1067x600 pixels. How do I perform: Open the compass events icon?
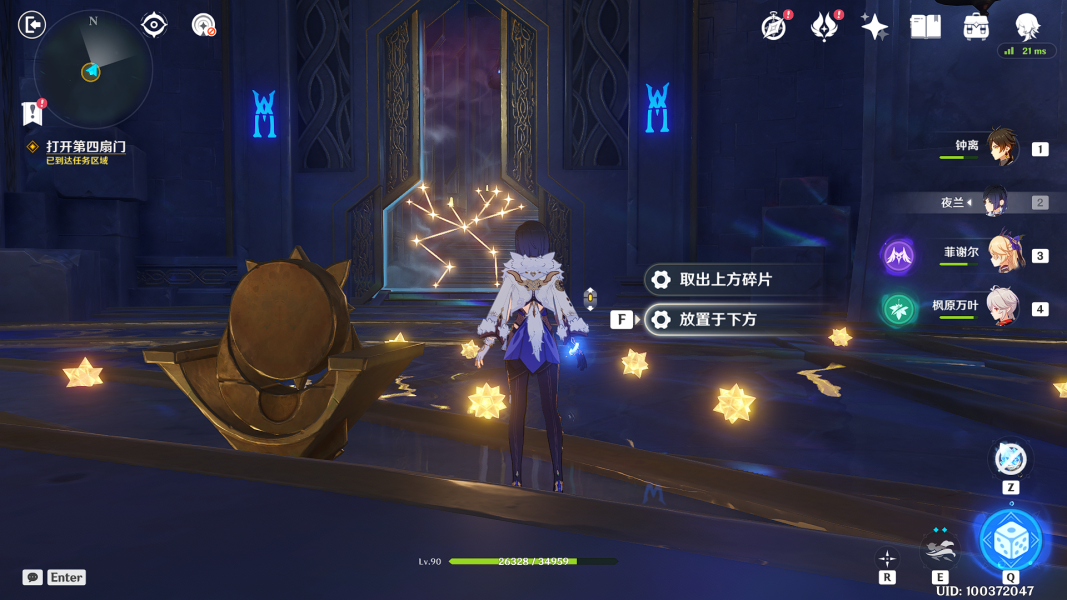point(774,27)
